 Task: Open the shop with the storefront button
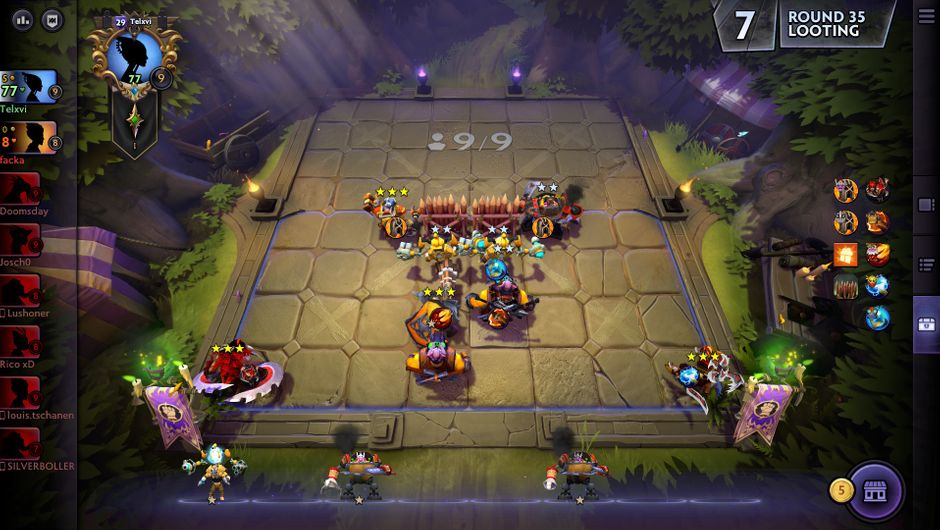(876, 491)
